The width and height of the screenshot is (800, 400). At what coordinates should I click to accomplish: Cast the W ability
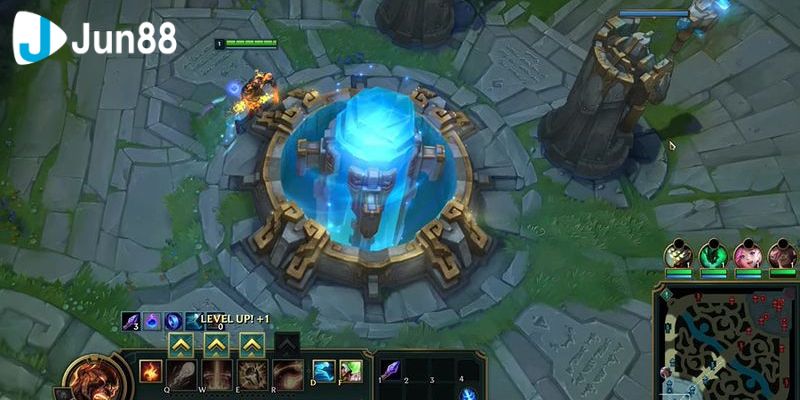click(216, 374)
